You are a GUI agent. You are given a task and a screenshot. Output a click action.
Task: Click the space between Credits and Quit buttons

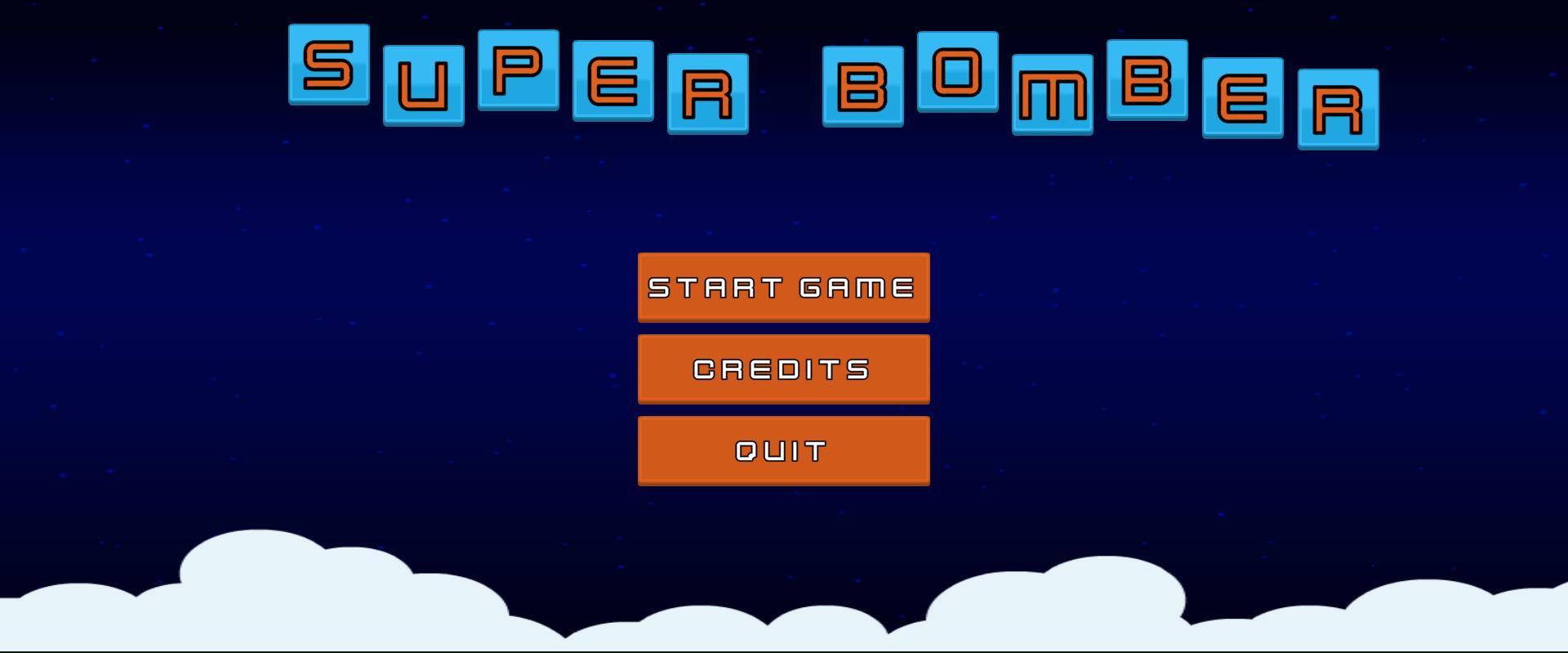click(782, 410)
